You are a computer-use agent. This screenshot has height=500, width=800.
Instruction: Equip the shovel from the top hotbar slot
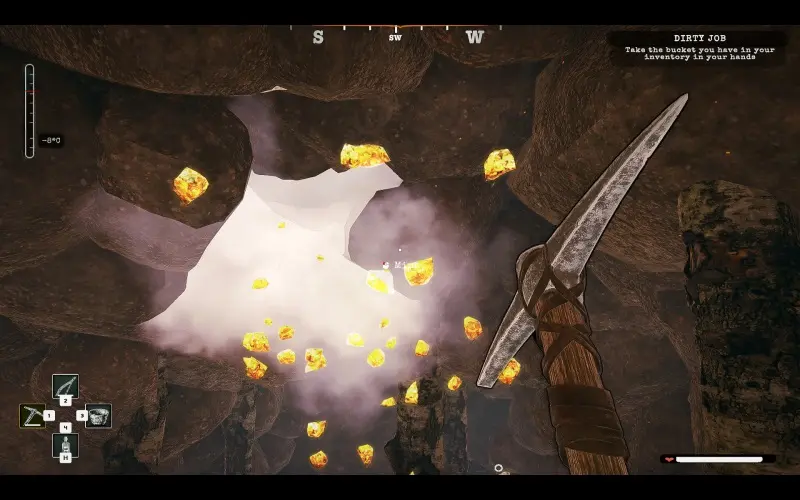click(x=65, y=385)
